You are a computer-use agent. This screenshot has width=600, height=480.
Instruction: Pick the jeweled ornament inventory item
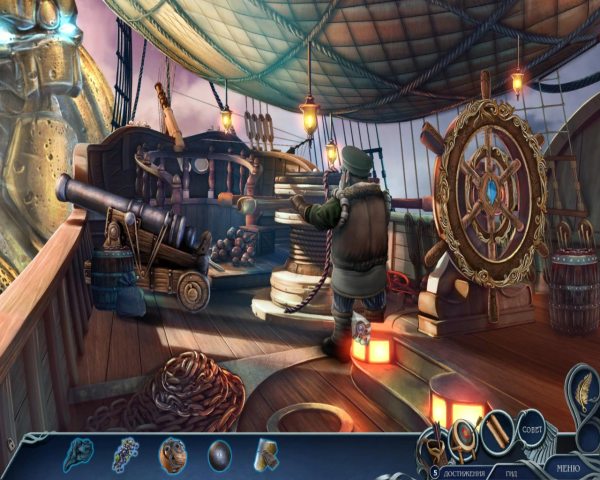[125, 455]
